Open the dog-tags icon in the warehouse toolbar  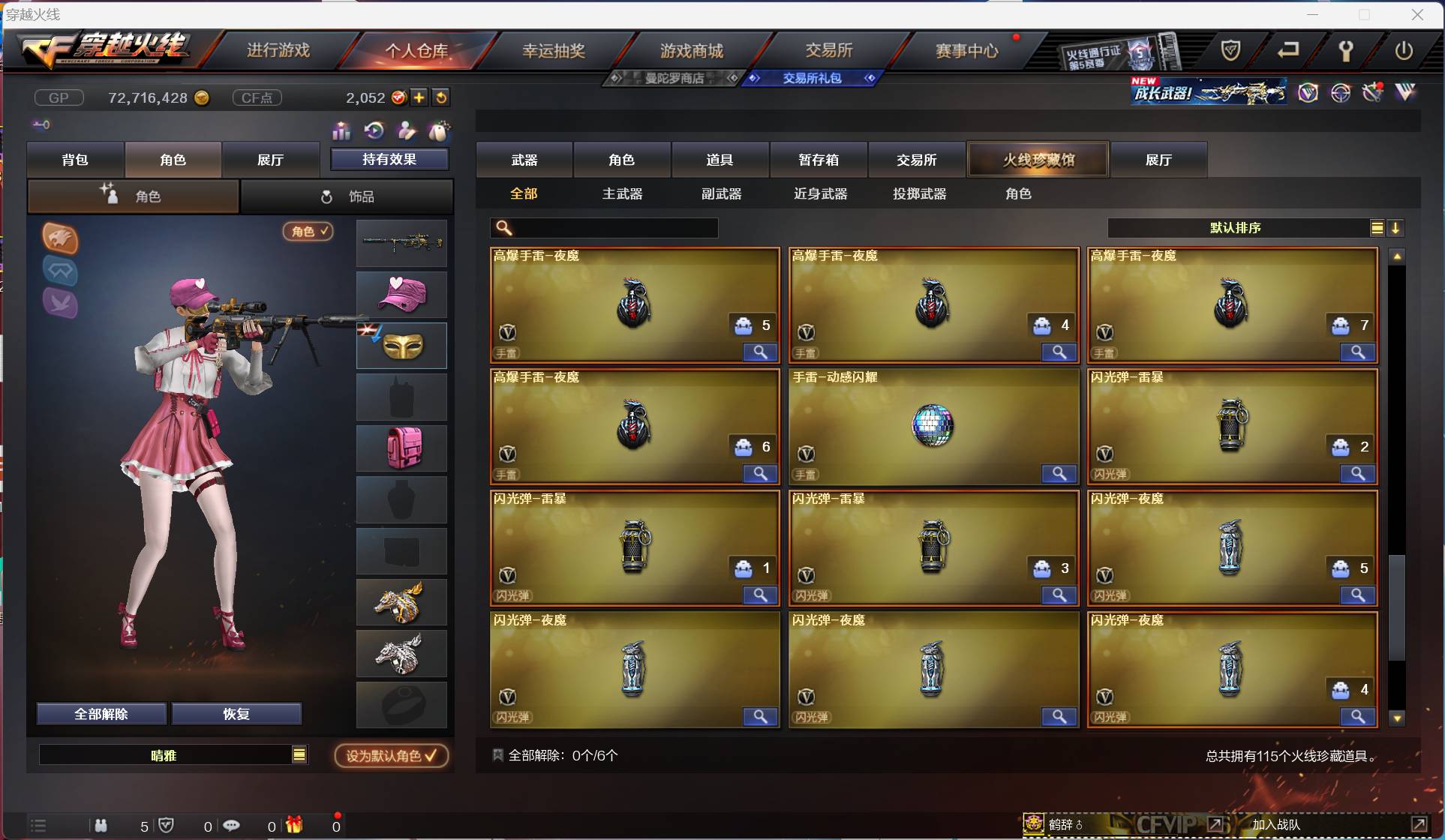point(440,131)
